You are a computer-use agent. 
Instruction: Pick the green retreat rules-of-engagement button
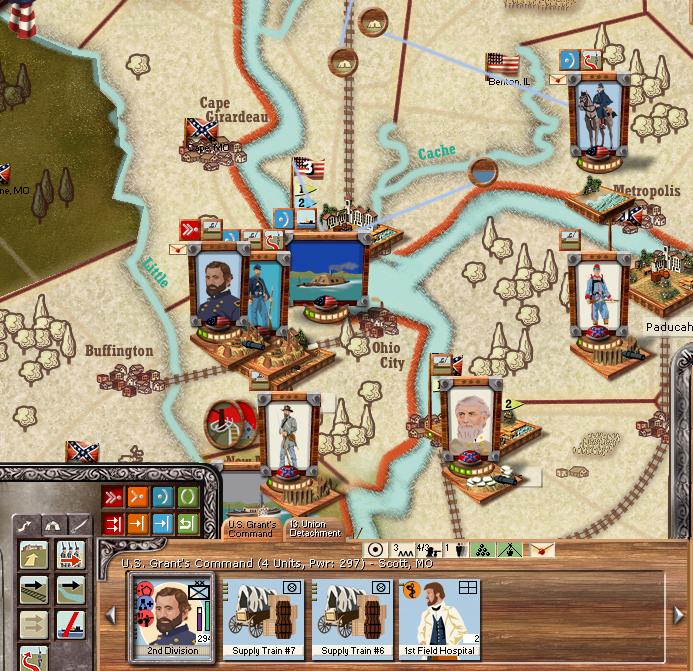click(x=187, y=523)
